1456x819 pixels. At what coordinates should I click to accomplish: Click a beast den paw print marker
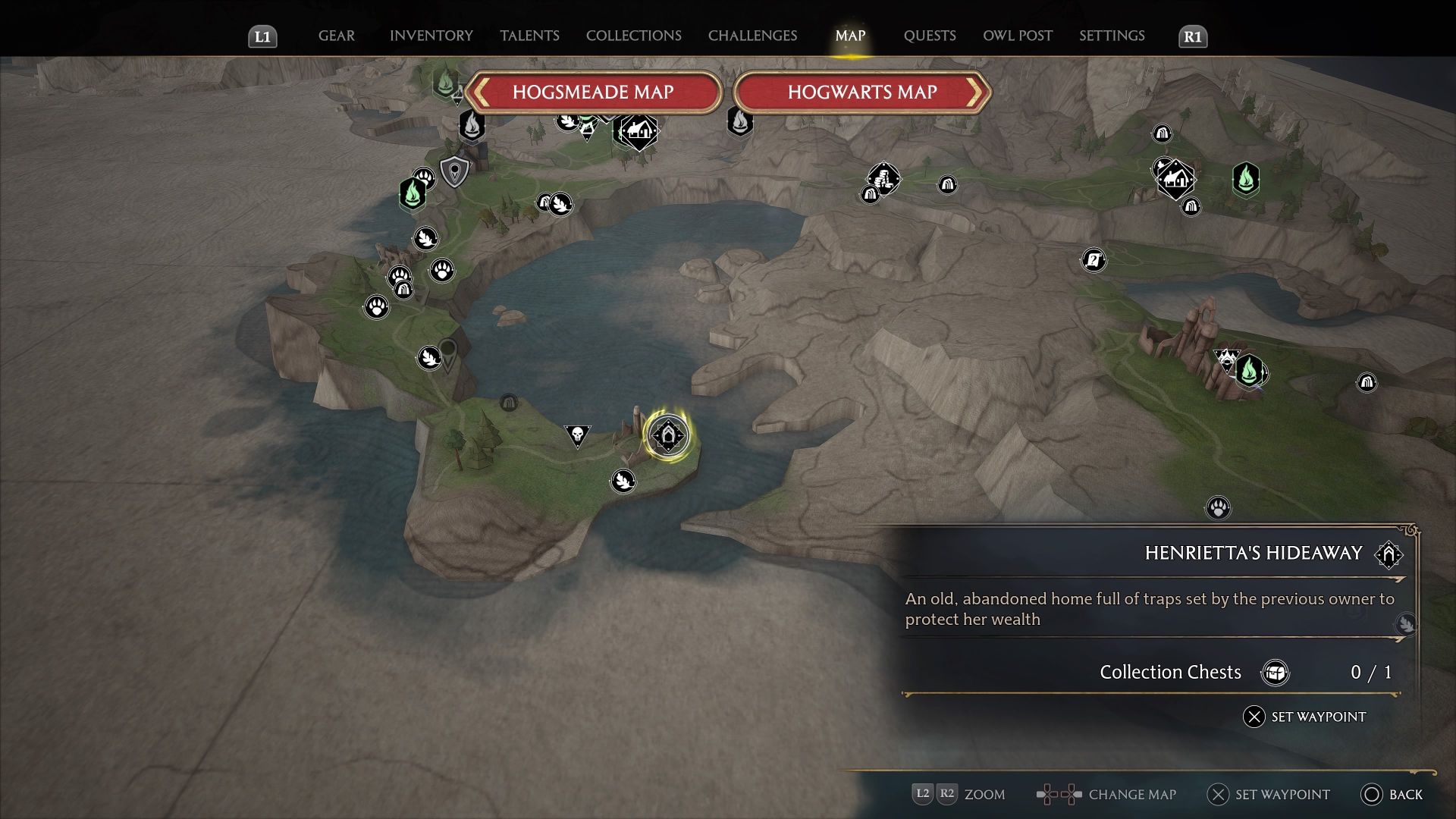(x=442, y=268)
